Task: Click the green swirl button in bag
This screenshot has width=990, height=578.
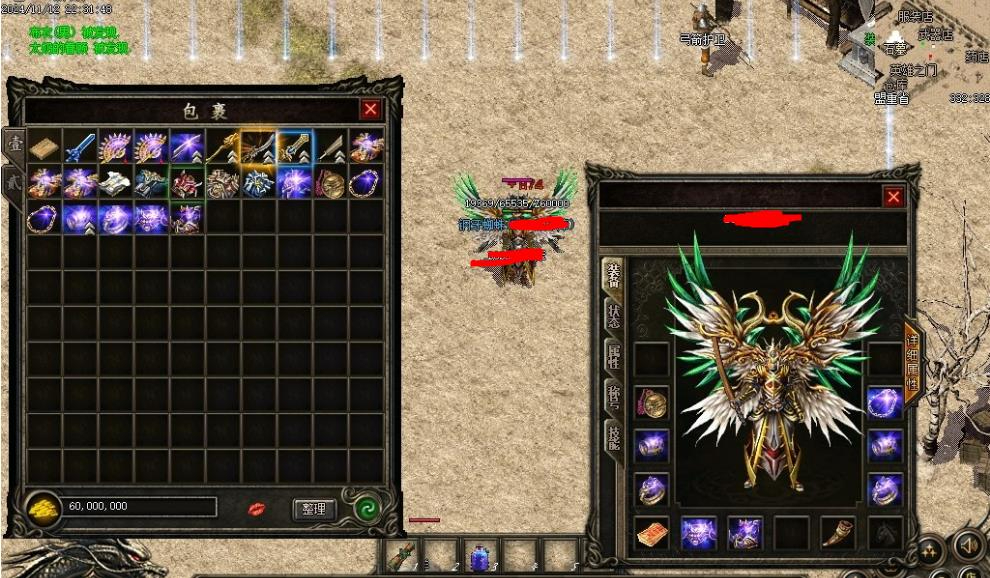Action: click(367, 509)
